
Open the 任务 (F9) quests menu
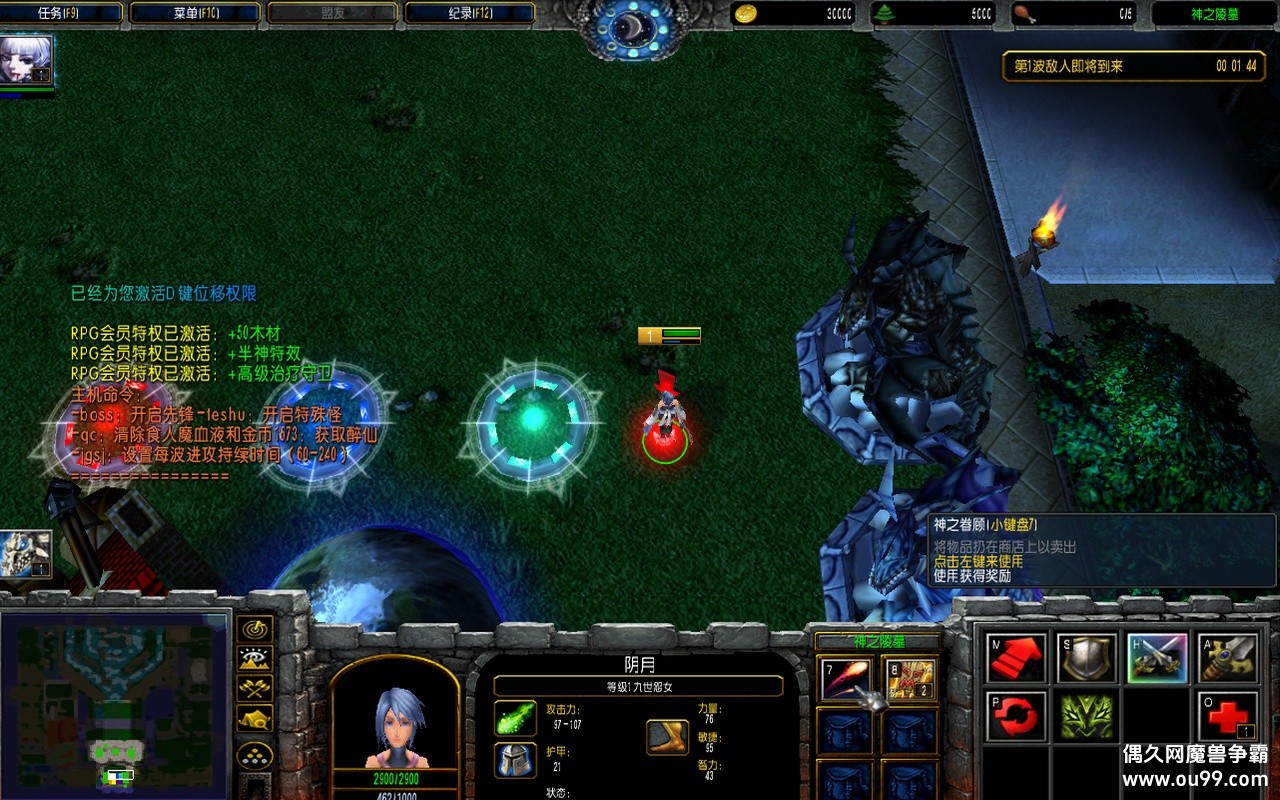click(x=62, y=13)
